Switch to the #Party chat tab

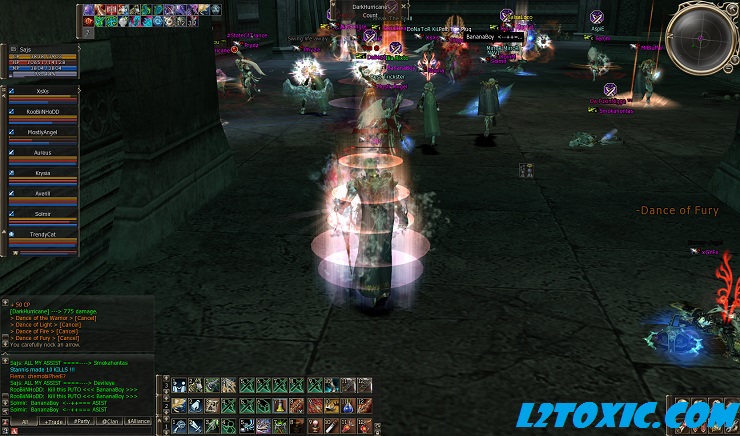click(81, 423)
